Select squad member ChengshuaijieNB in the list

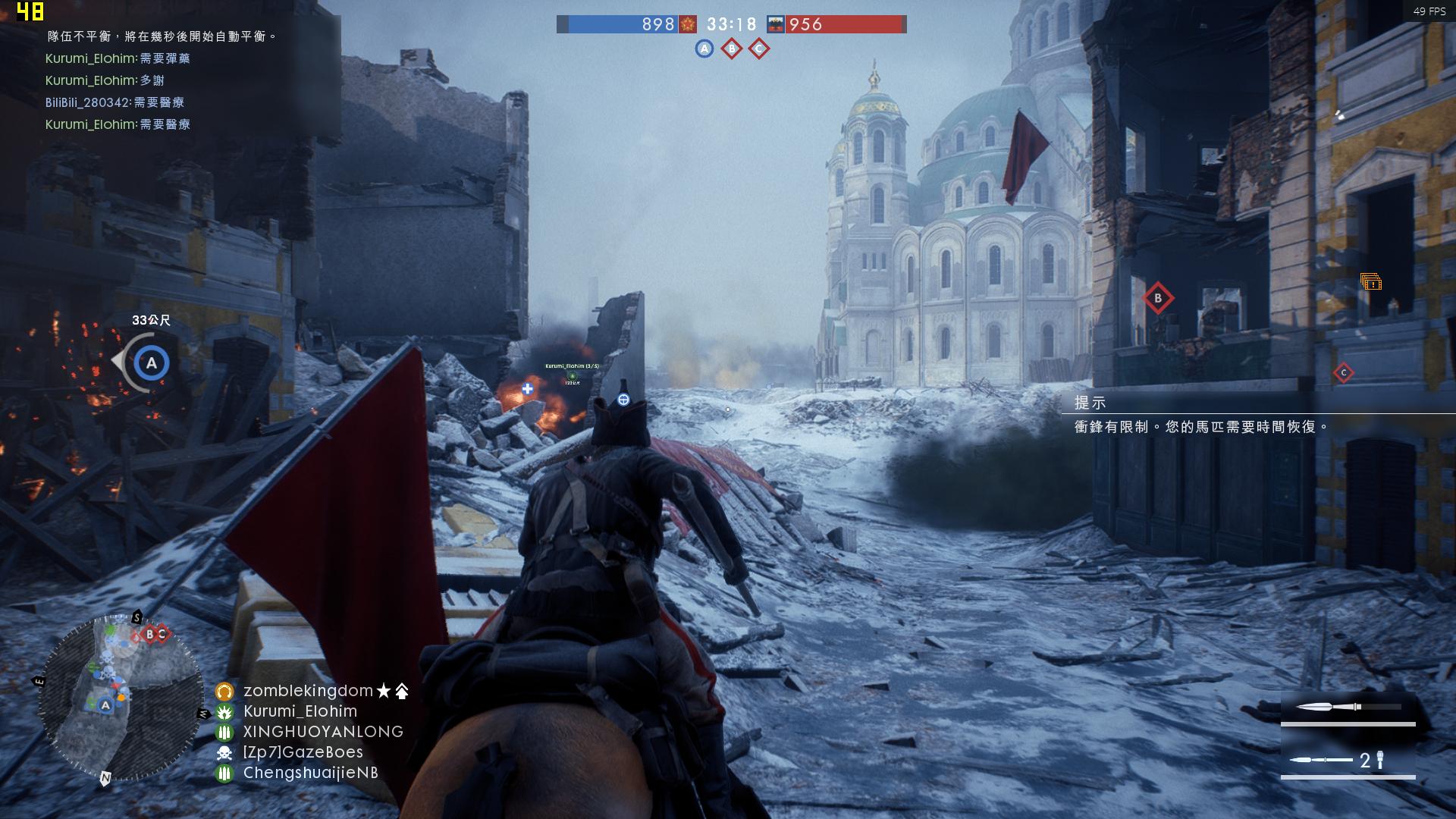coord(310,773)
